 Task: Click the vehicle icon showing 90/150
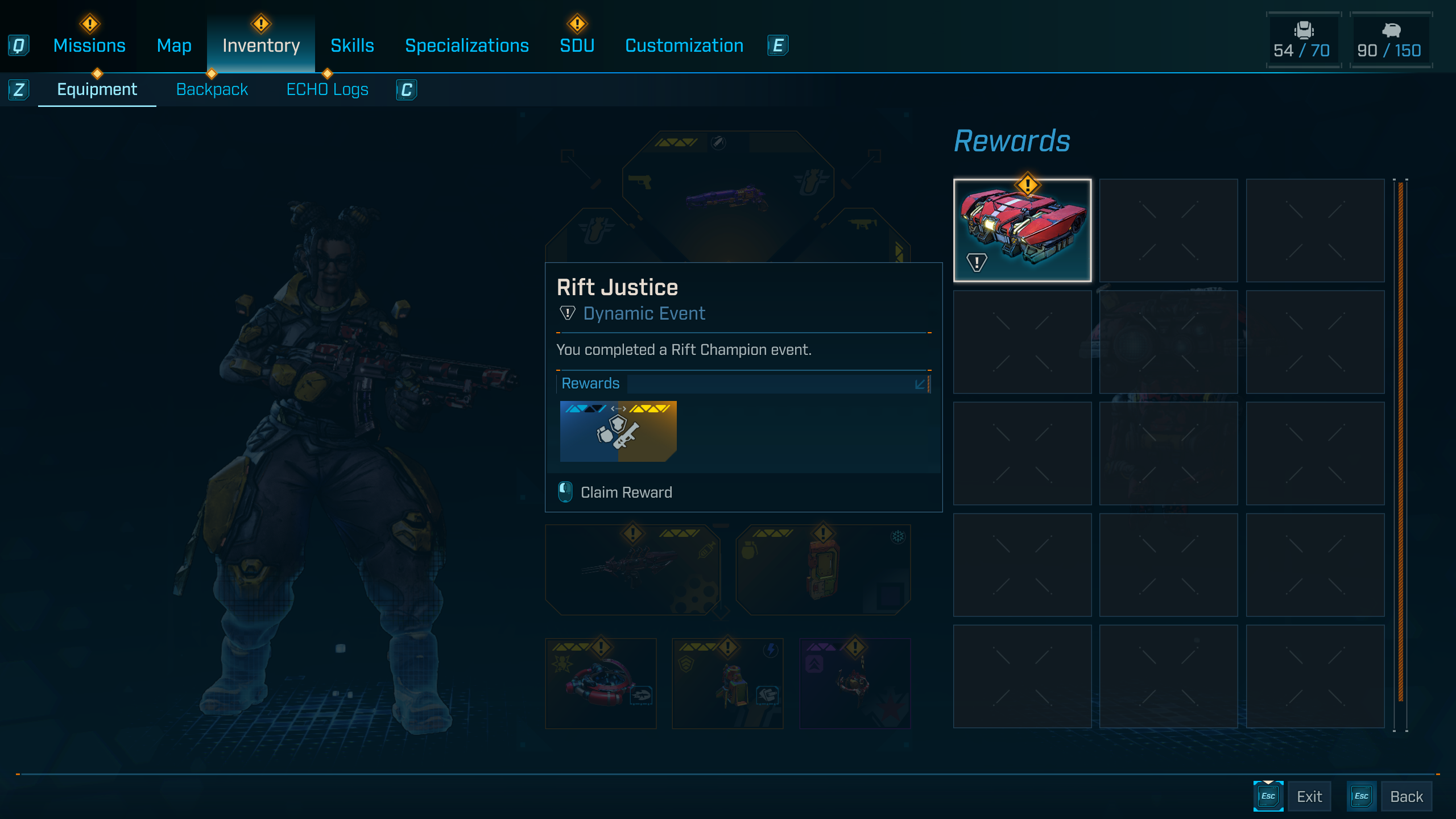point(1391,40)
